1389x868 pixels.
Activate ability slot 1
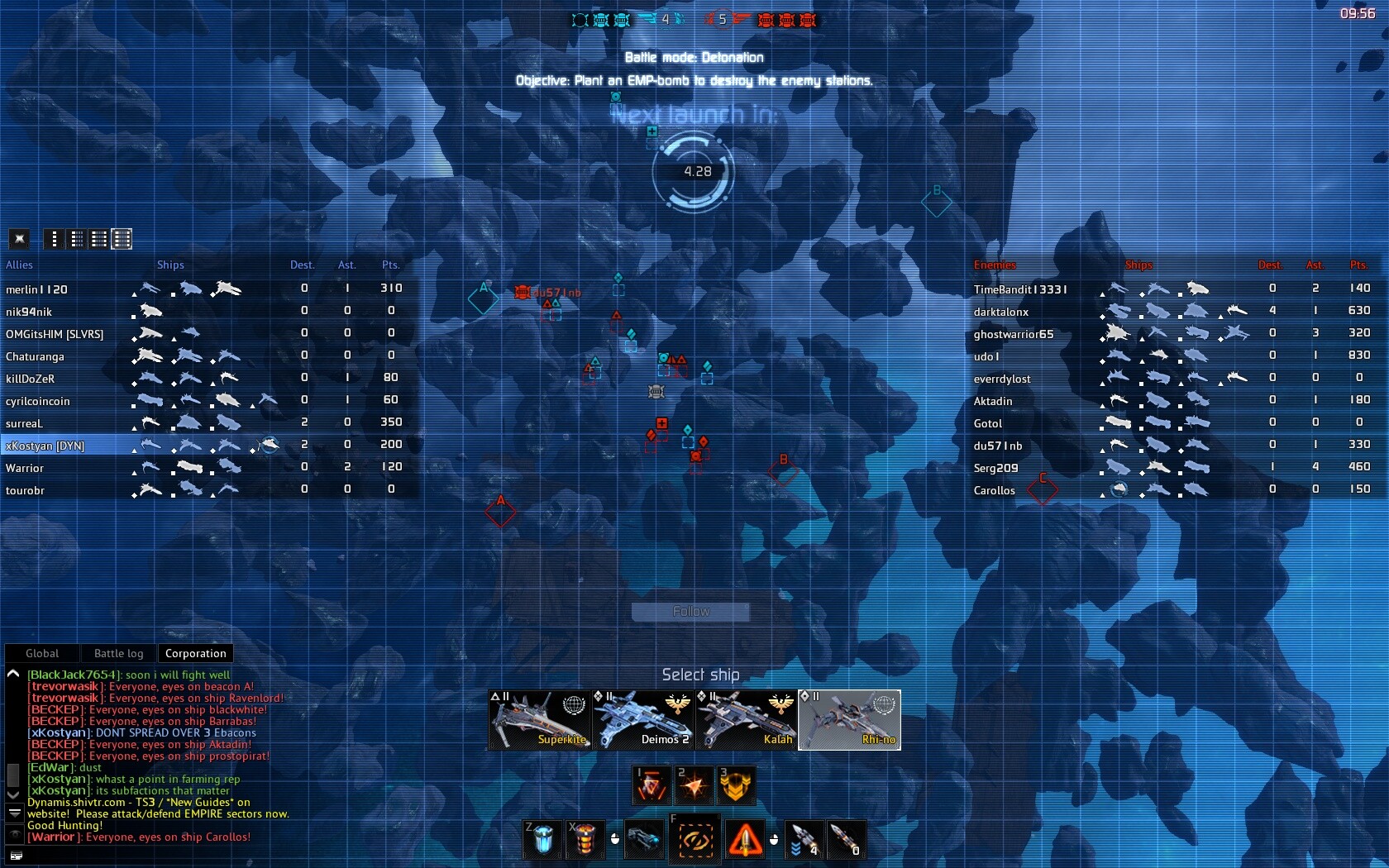pyautogui.click(x=652, y=785)
